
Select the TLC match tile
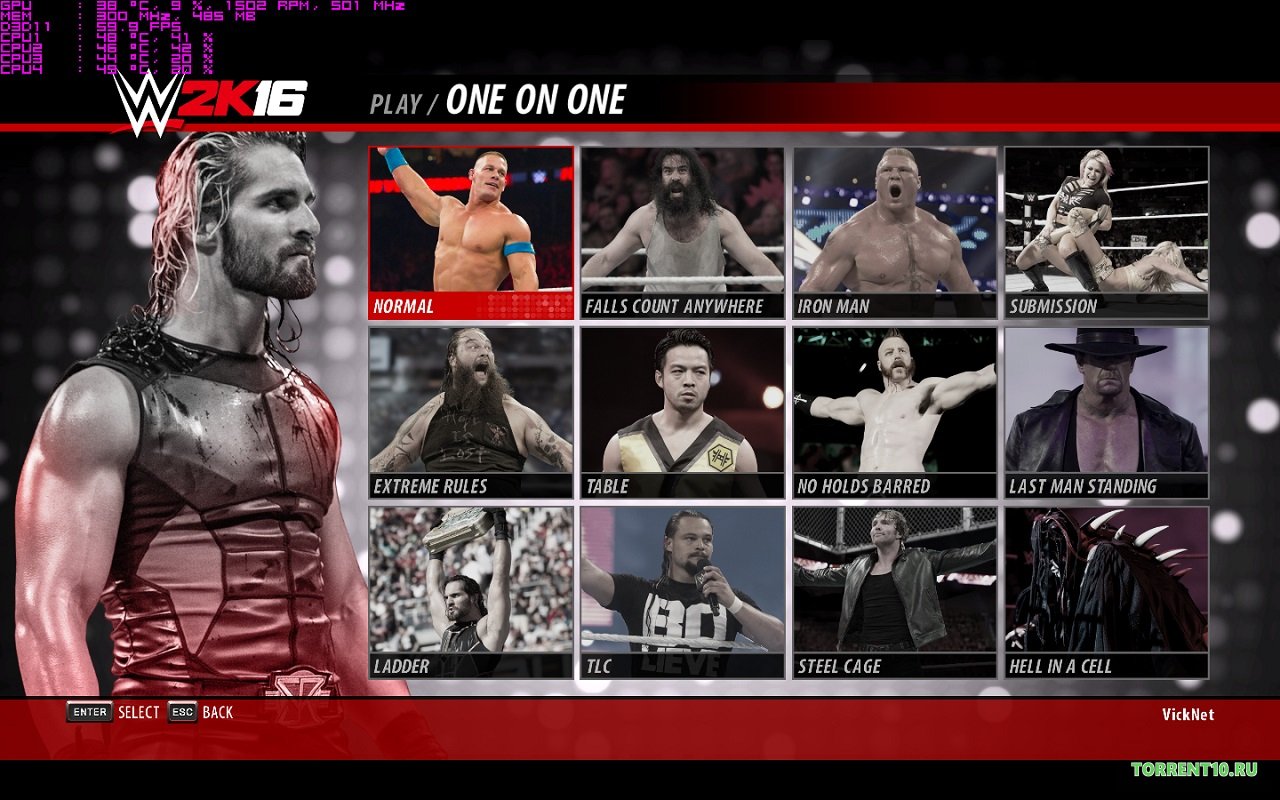(x=682, y=593)
